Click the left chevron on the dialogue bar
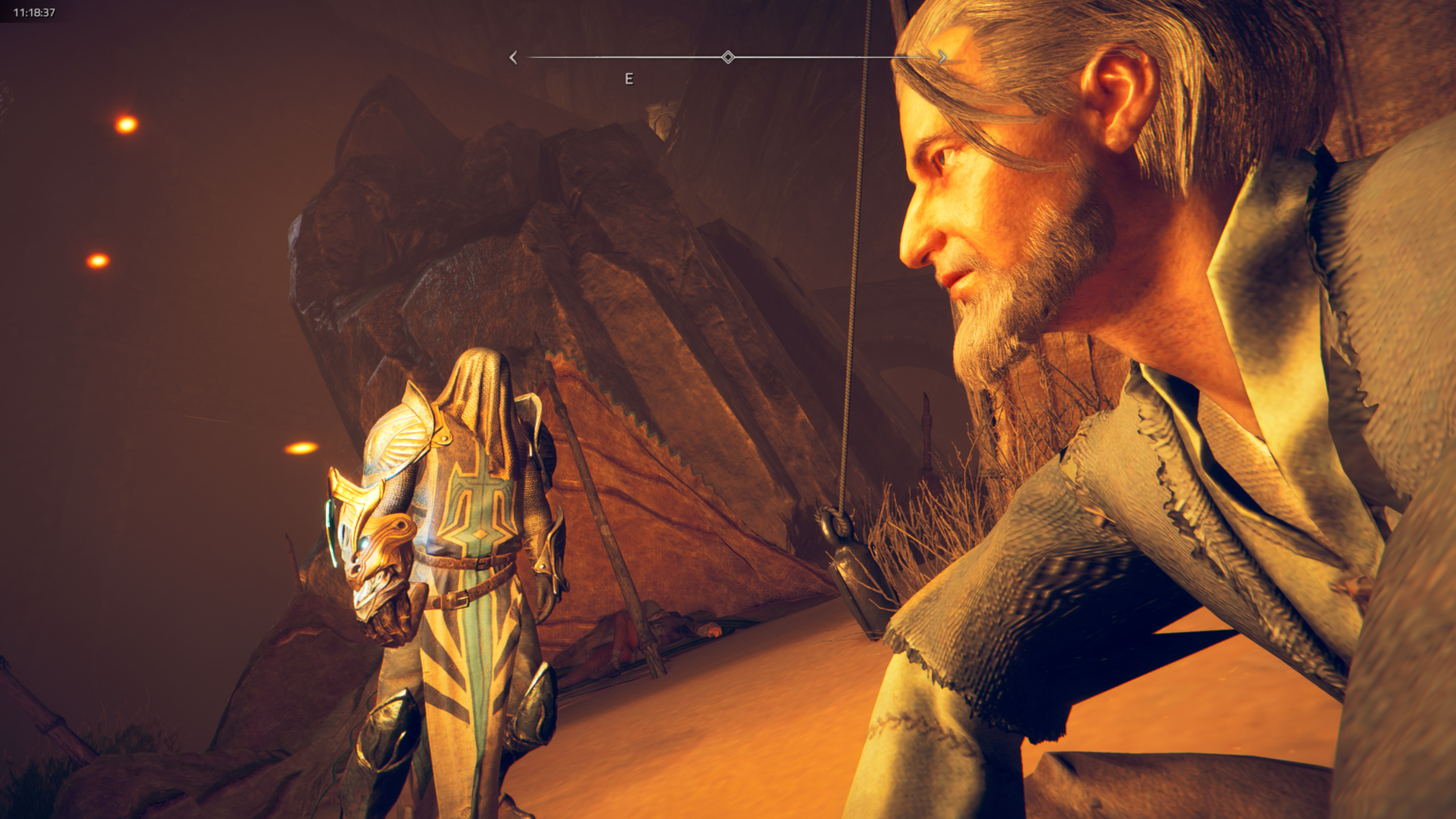The width and height of the screenshot is (1456, 819). click(513, 57)
